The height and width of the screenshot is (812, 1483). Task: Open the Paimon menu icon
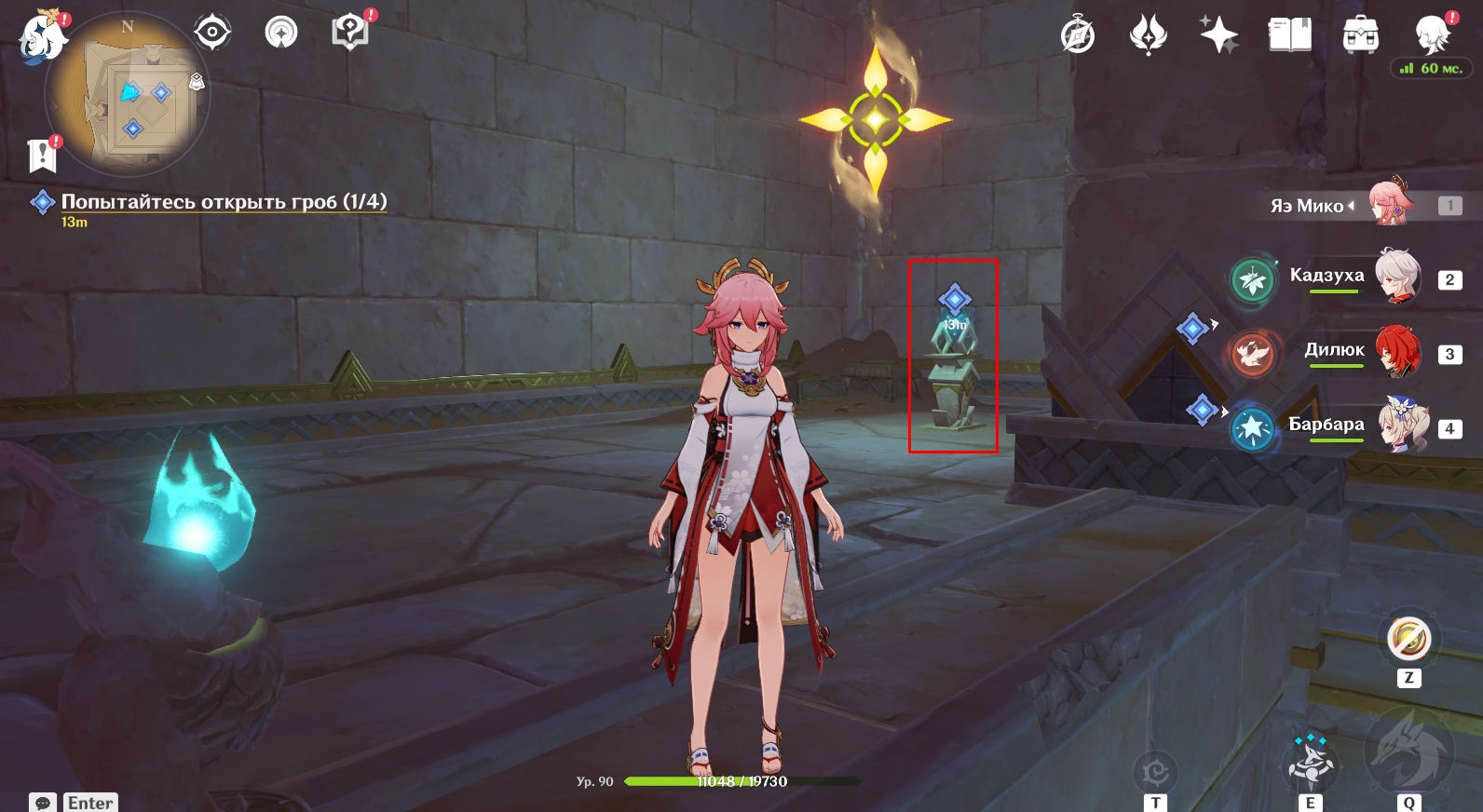tap(43, 39)
